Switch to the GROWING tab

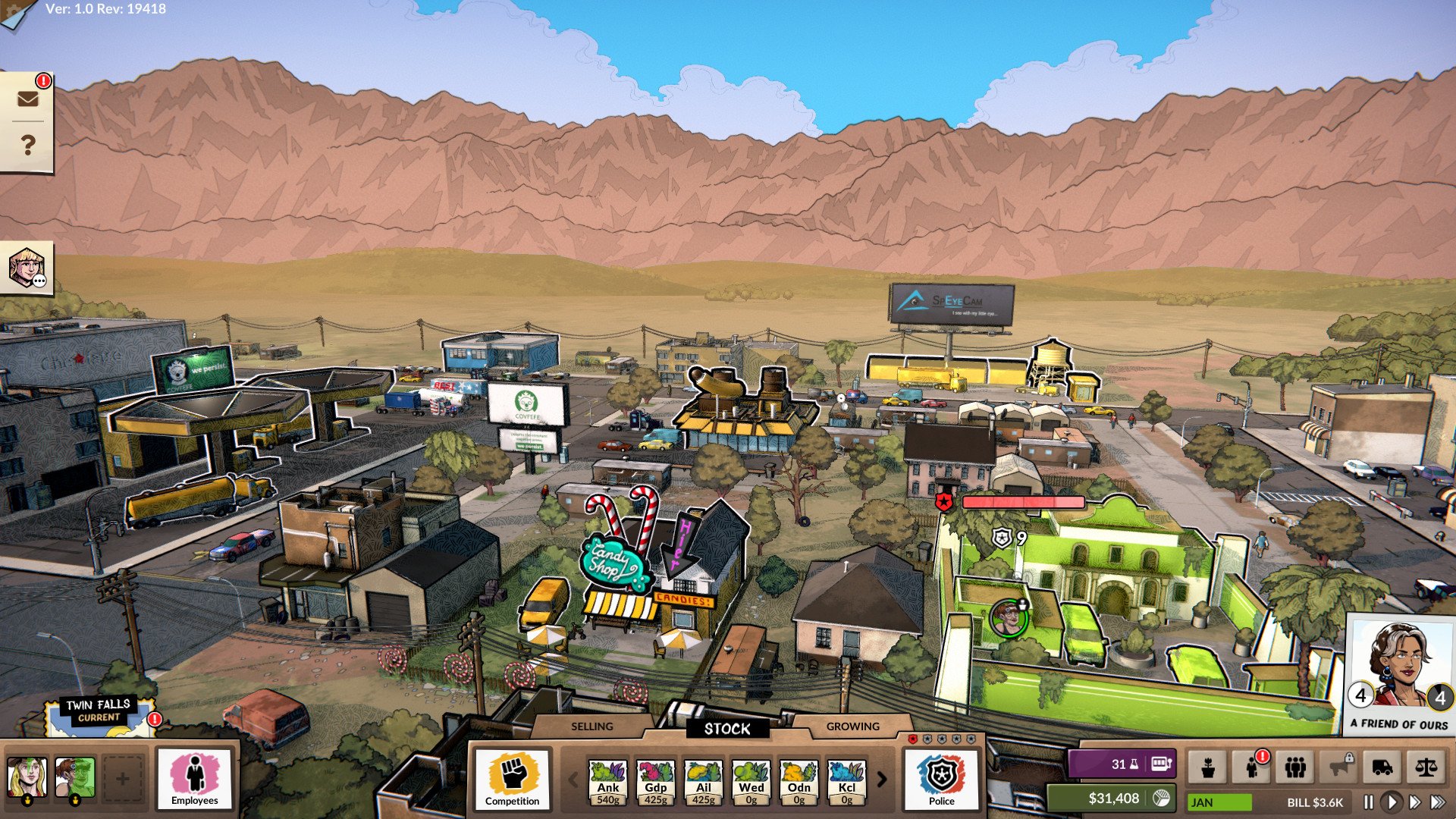pyautogui.click(x=852, y=726)
